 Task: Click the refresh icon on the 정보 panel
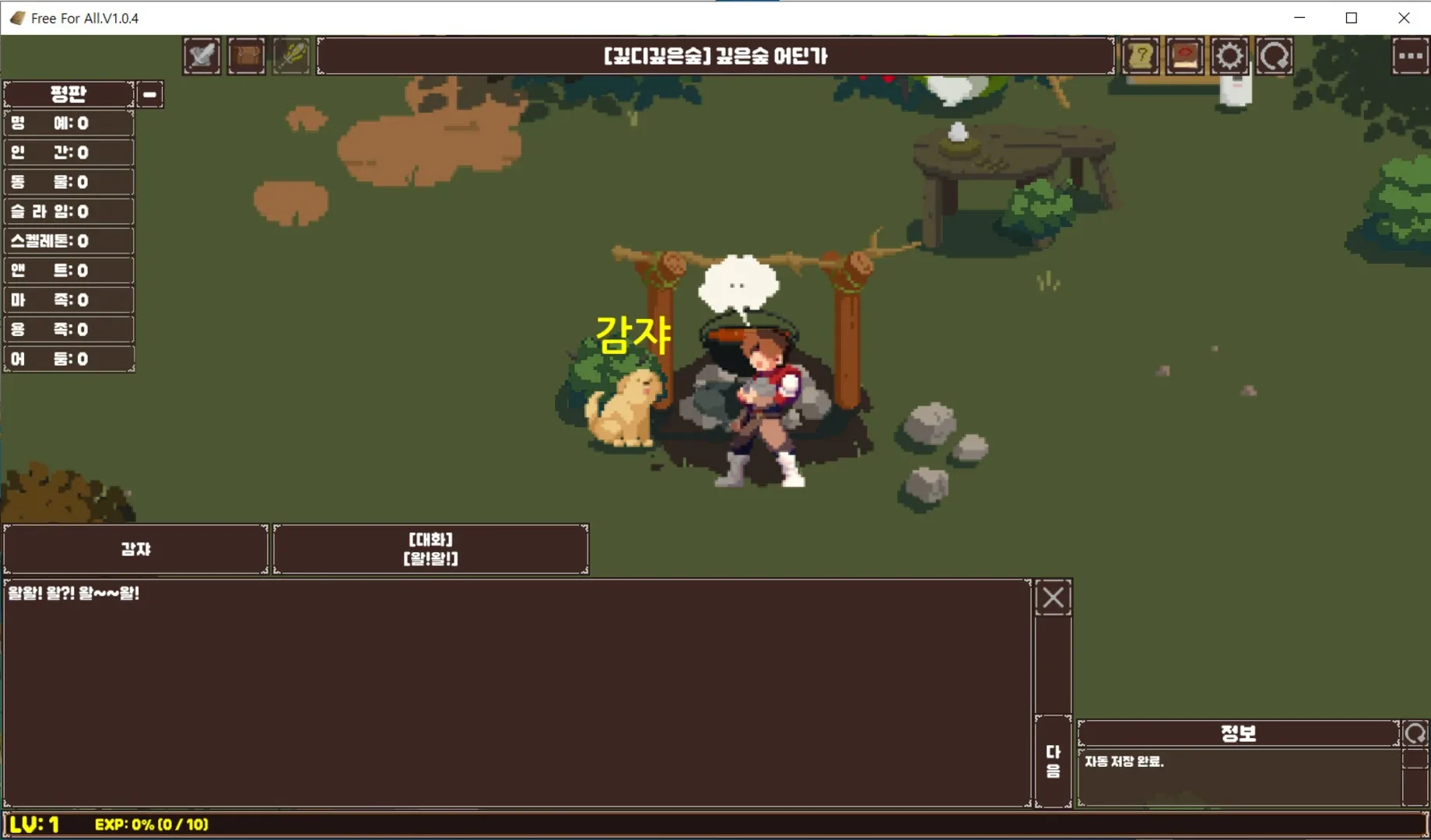coord(1415,732)
